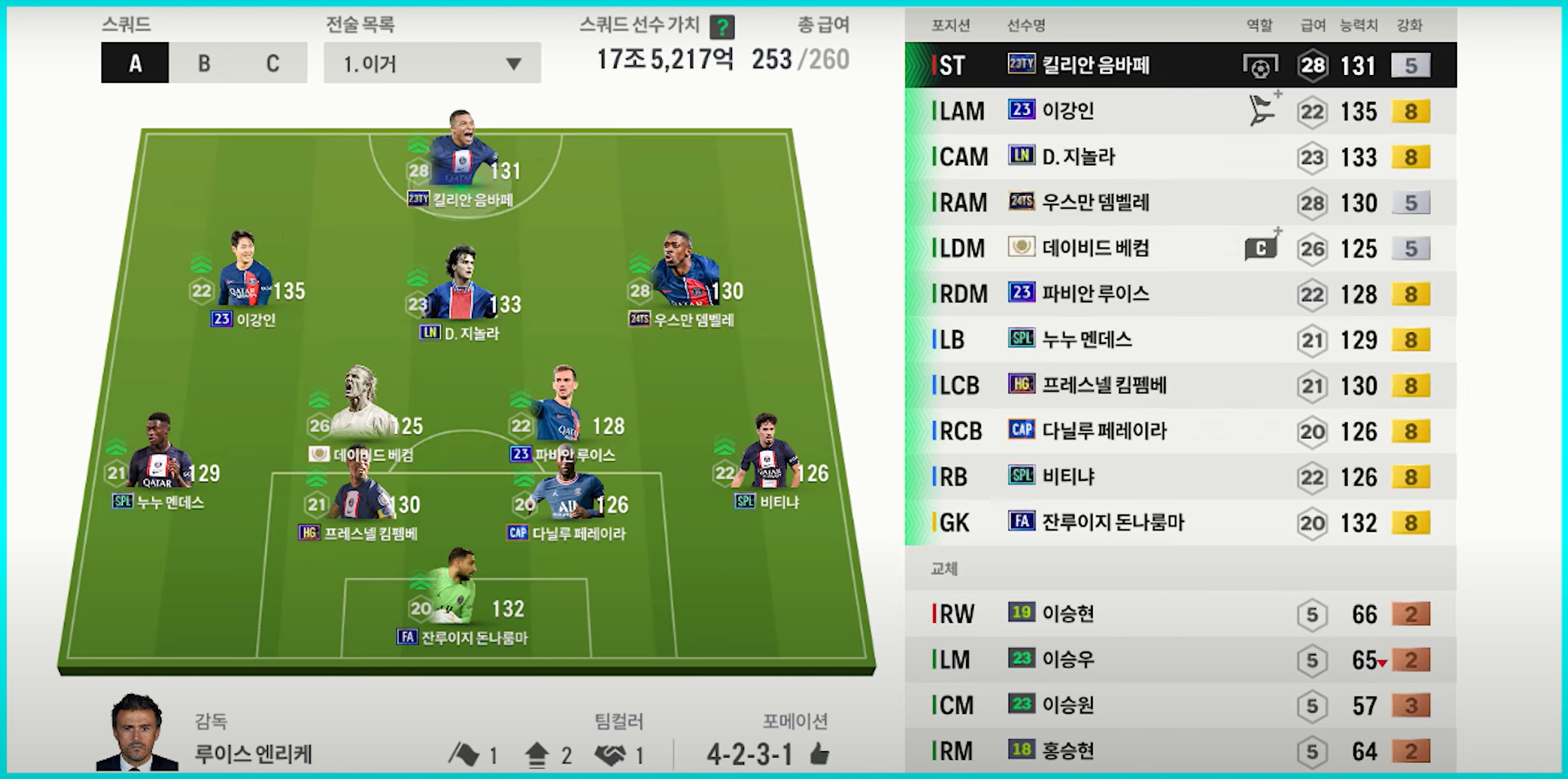Image resolution: width=1568 pixels, height=779 pixels.
Task: Open the tactics list dropdown
Action: tap(431, 62)
